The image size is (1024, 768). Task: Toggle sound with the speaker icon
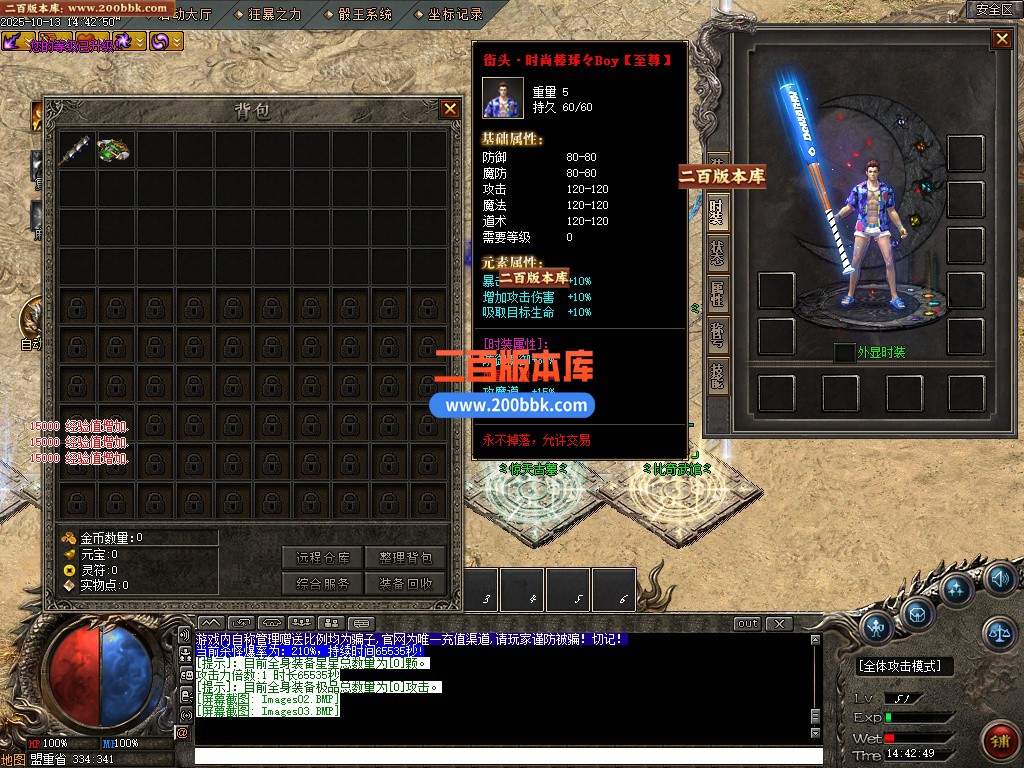coord(999,578)
